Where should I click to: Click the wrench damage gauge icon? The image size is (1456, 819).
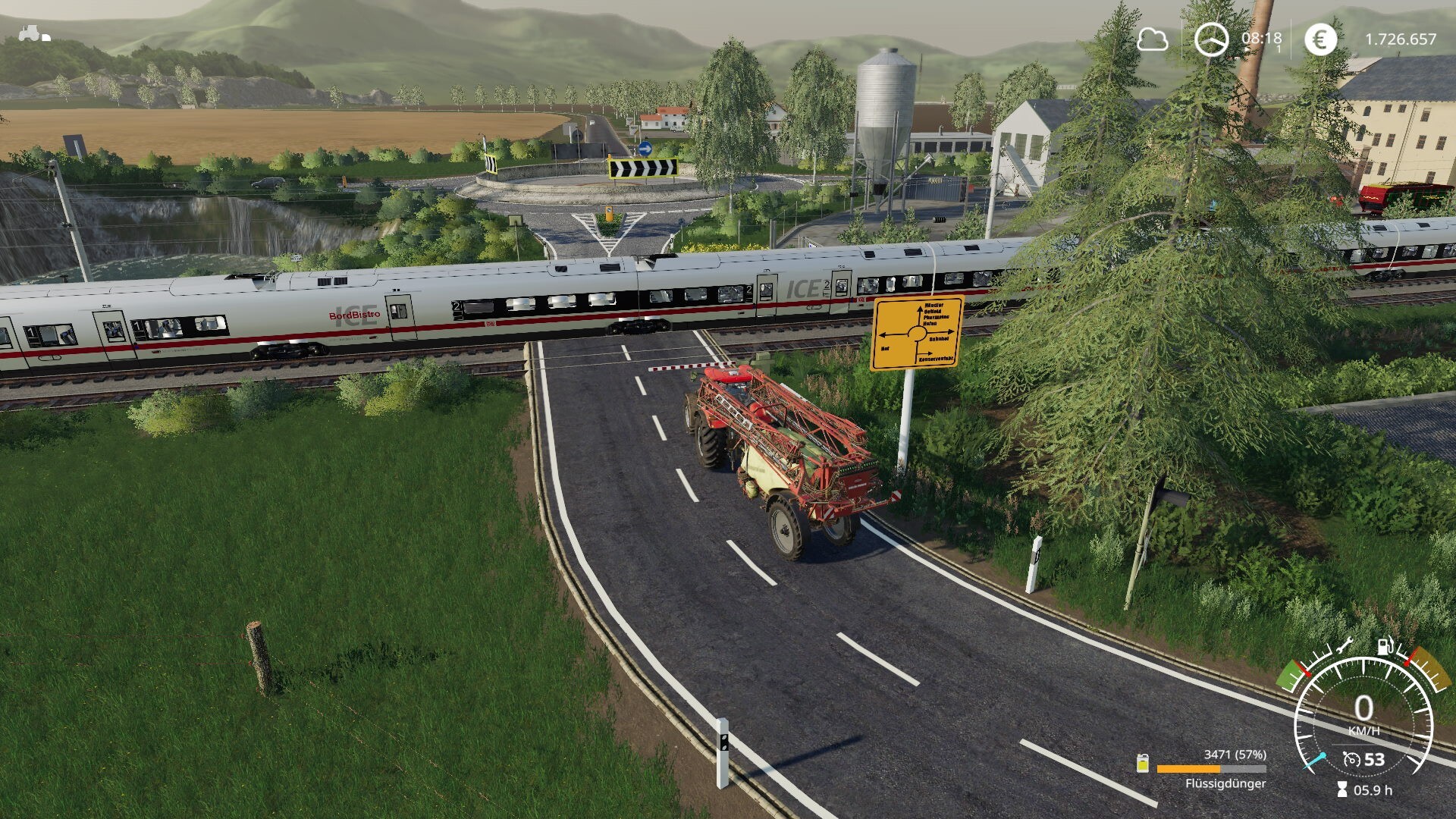[1343, 647]
